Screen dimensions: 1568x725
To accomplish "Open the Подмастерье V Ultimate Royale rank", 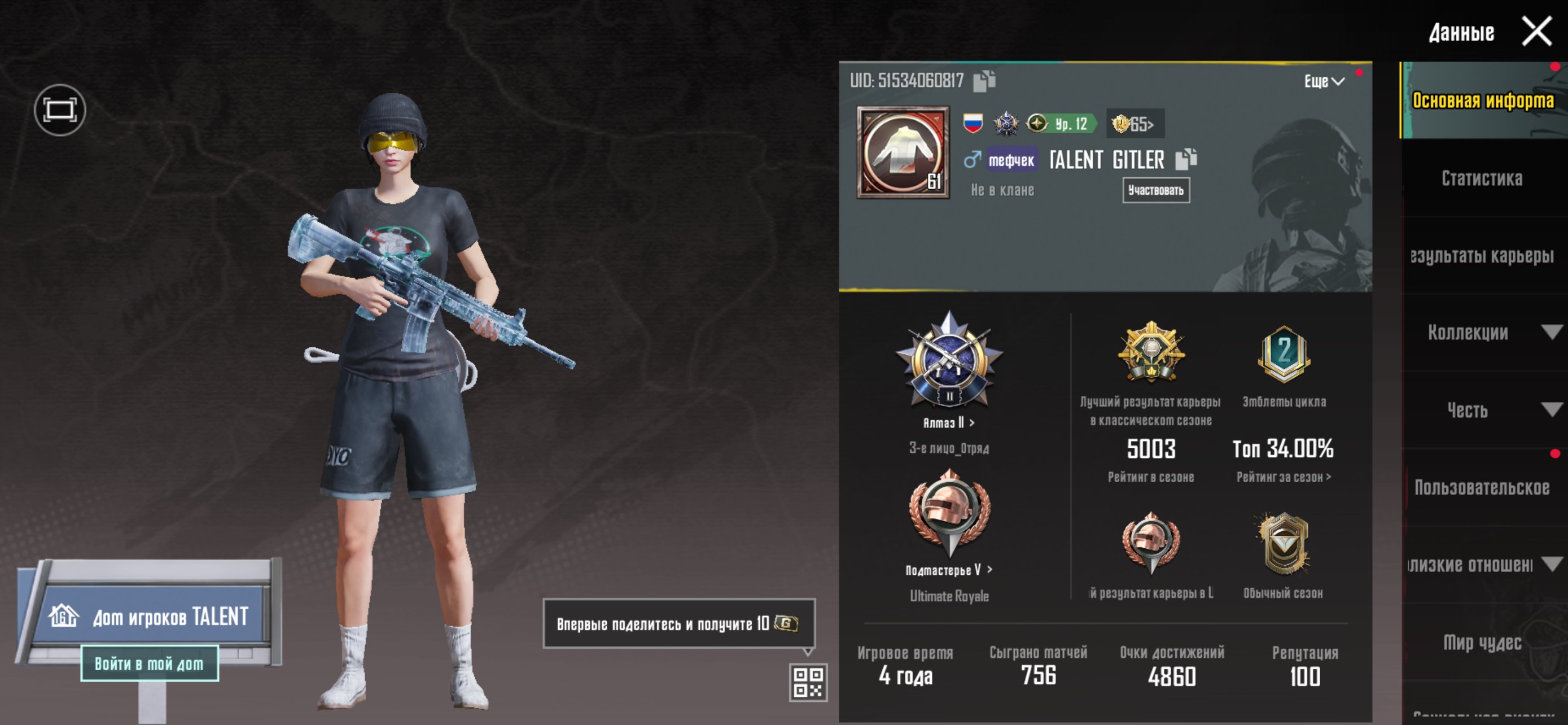I will [948, 570].
